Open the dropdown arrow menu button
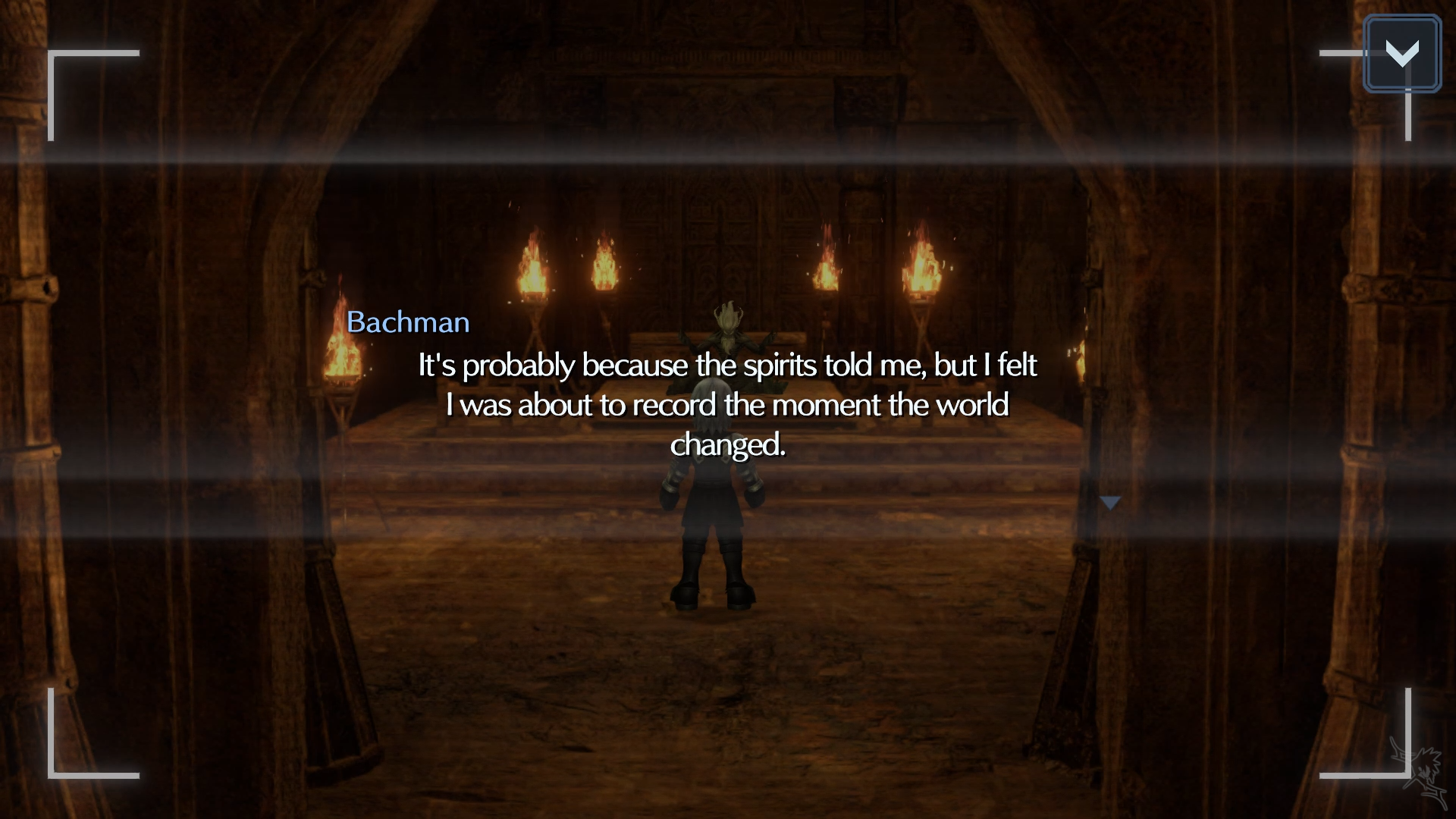This screenshot has width=1456, height=819. (1401, 54)
